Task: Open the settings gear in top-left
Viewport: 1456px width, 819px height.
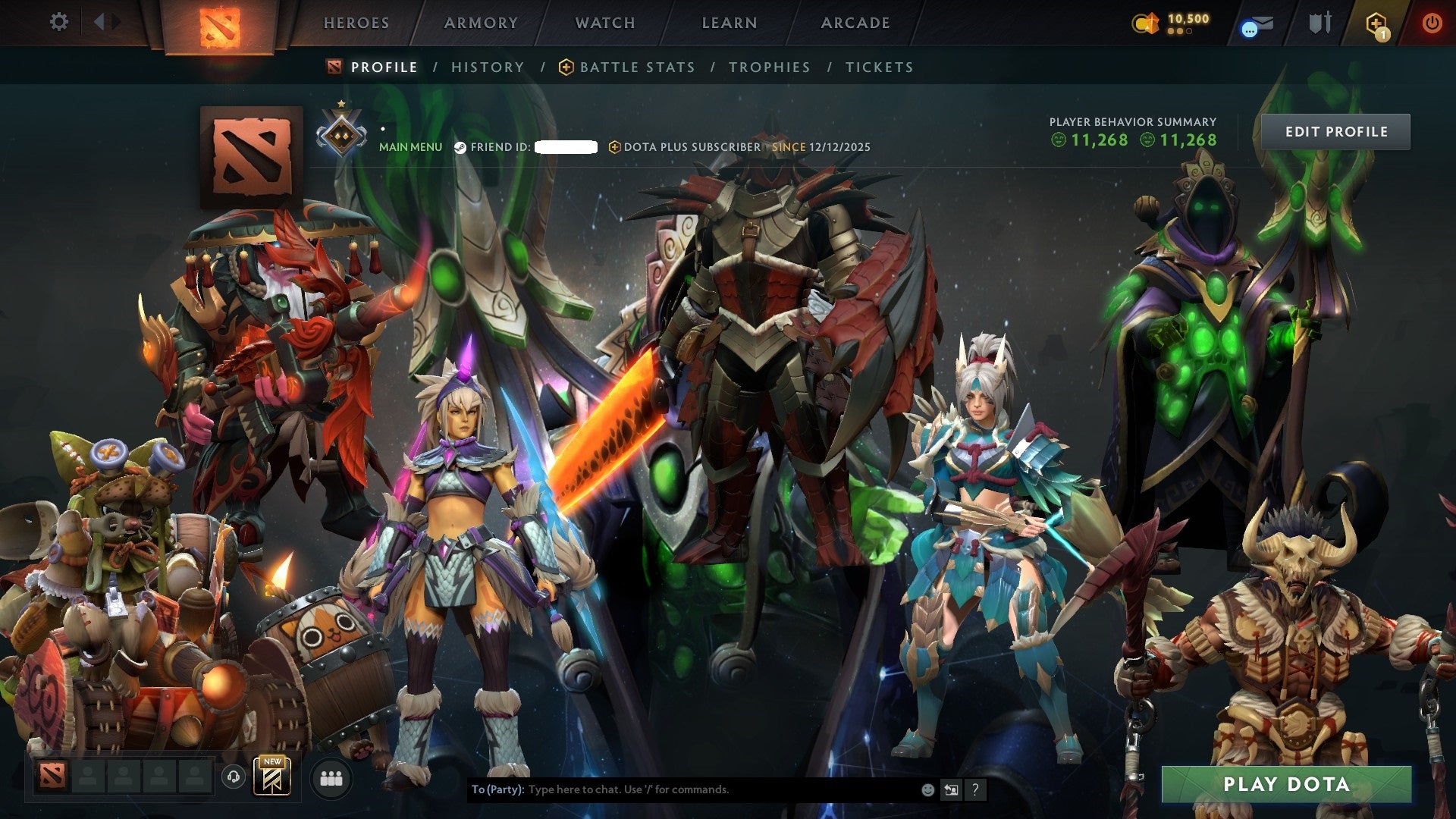Action: [59, 22]
